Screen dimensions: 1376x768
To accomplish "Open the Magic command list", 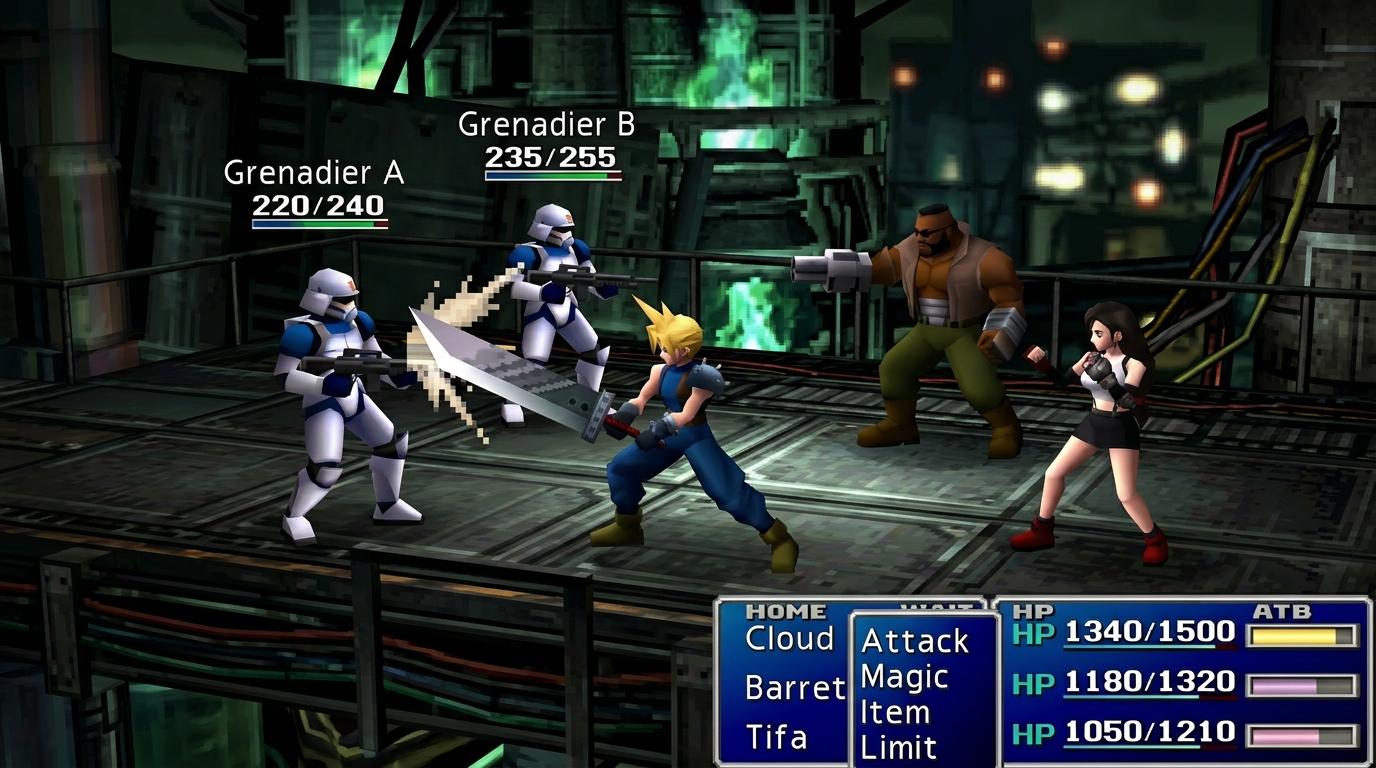I will pyautogui.click(x=904, y=677).
